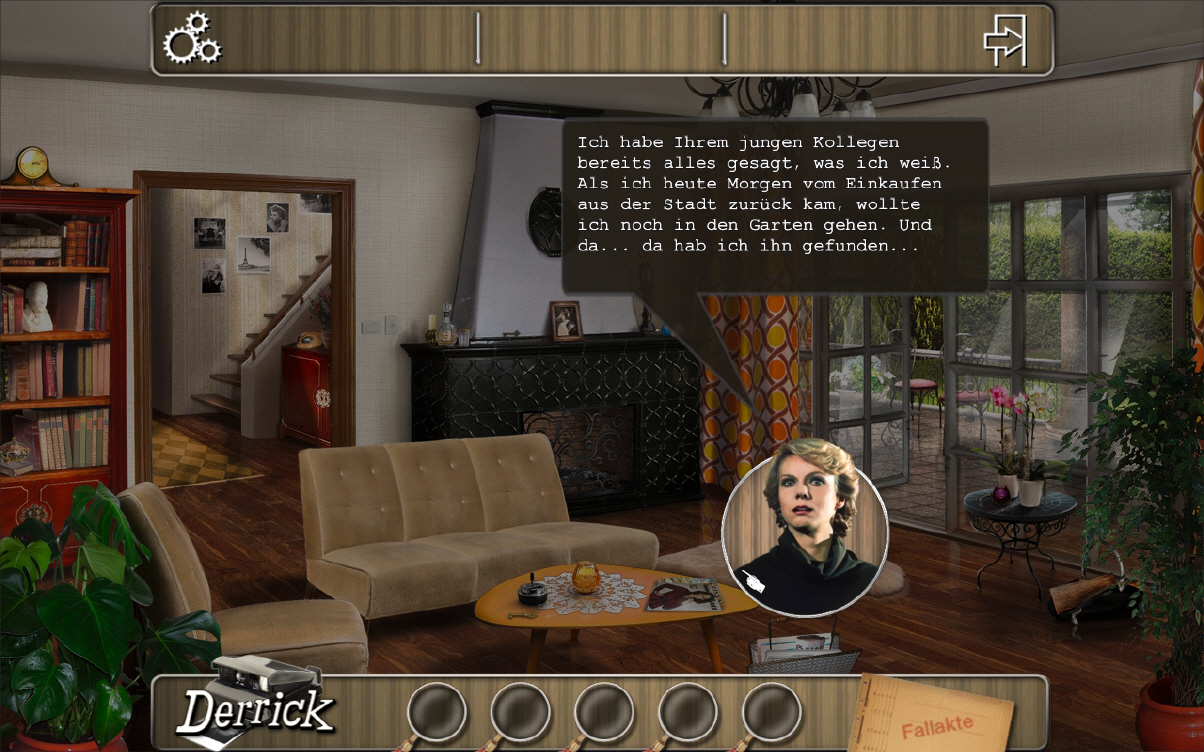Open the gear settings menu

tap(192, 40)
